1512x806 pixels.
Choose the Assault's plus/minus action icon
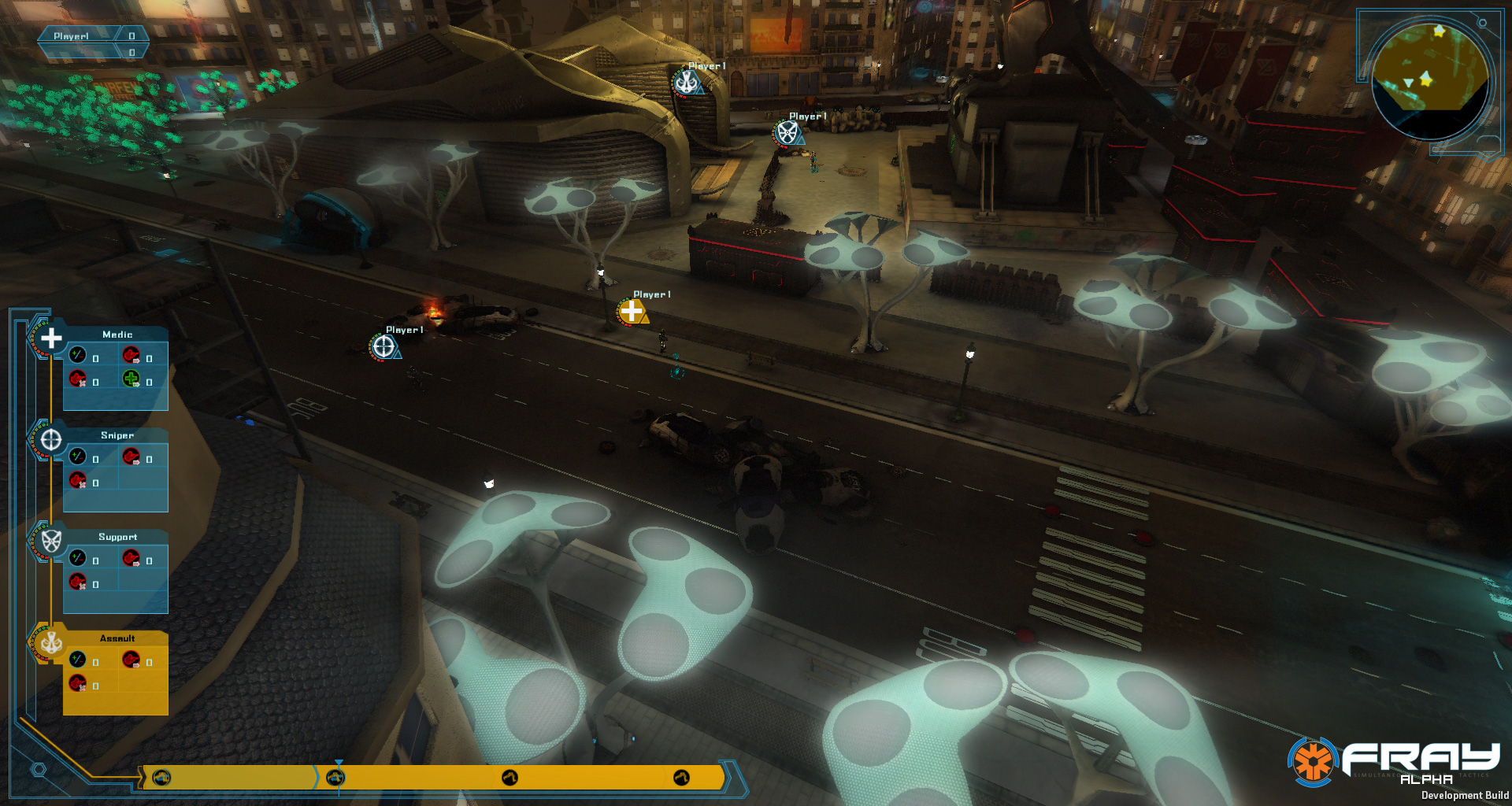point(77,659)
